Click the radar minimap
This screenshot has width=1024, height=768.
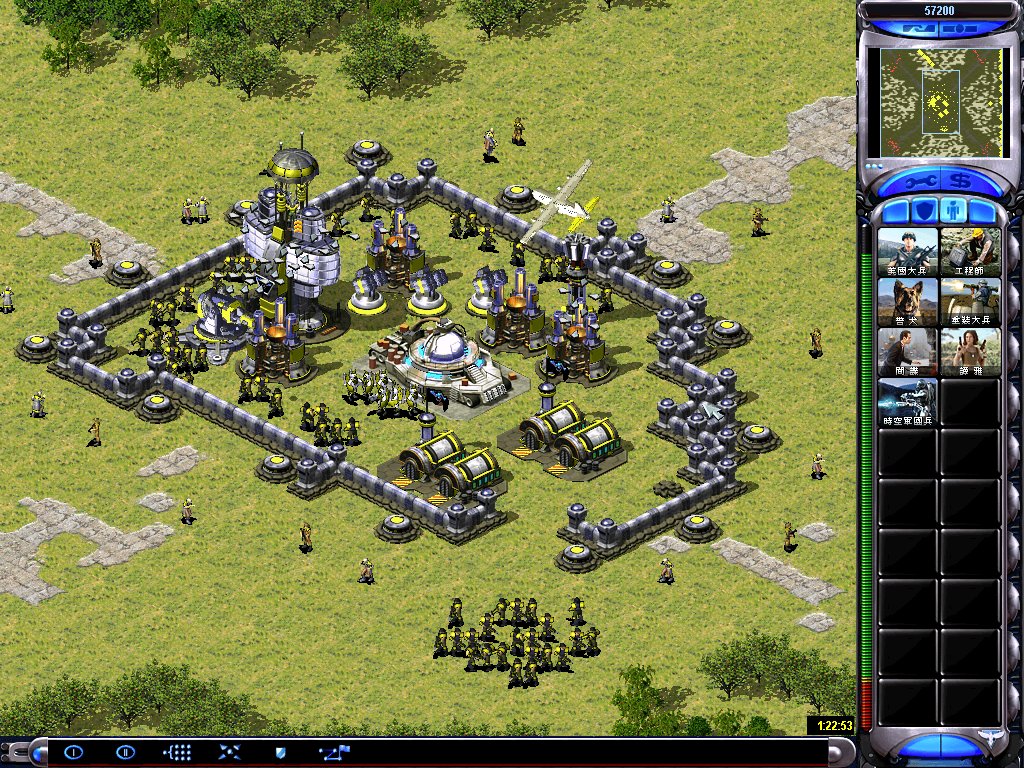pyautogui.click(x=939, y=101)
